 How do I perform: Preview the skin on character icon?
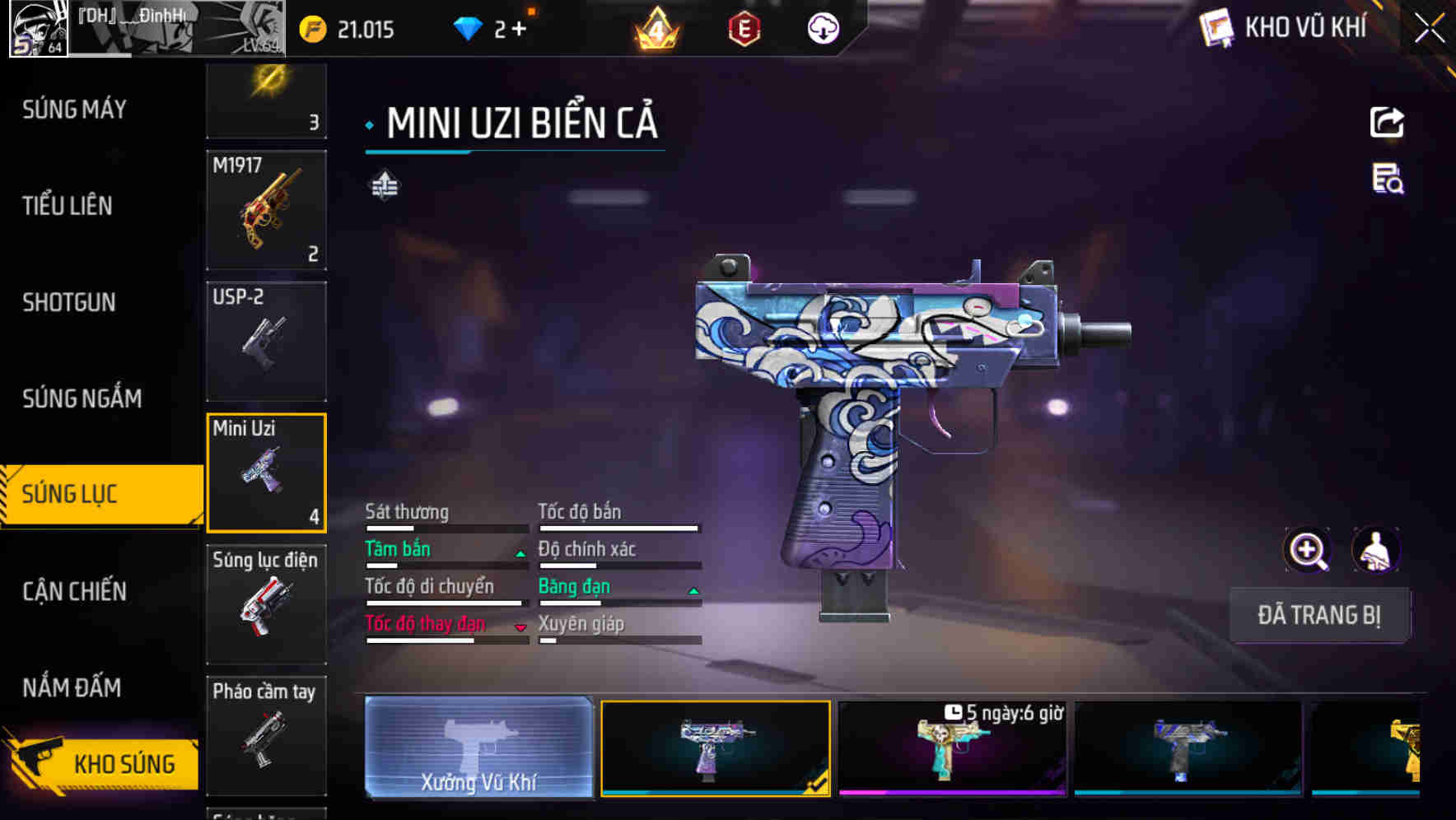click(1375, 550)
